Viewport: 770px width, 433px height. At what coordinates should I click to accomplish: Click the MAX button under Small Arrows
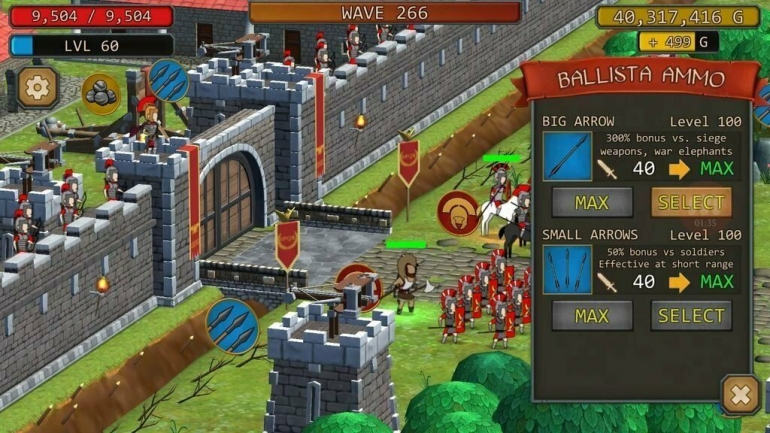point(591,316)
